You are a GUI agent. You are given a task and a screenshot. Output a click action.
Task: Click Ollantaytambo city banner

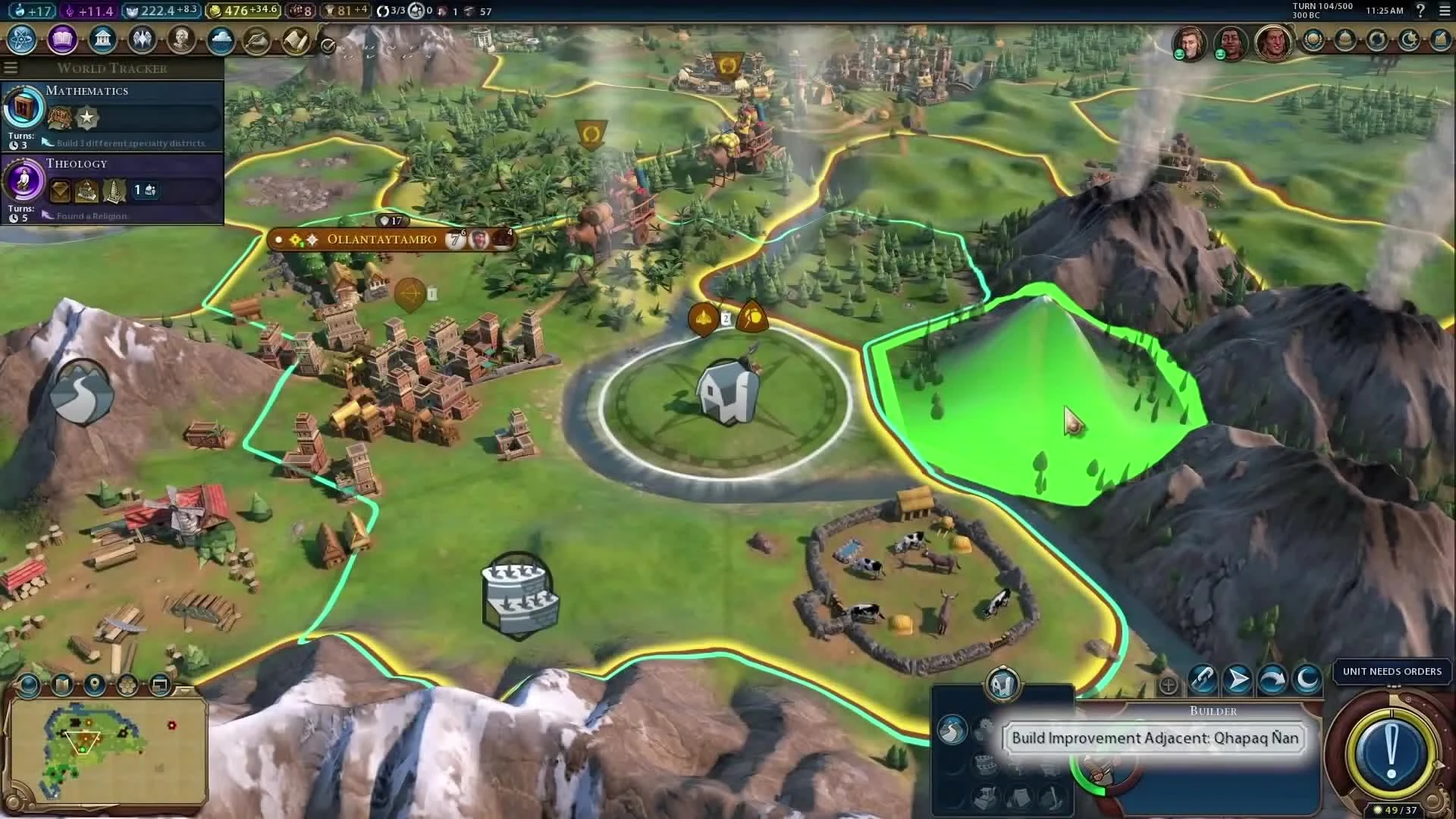click(x=381, y=240)
